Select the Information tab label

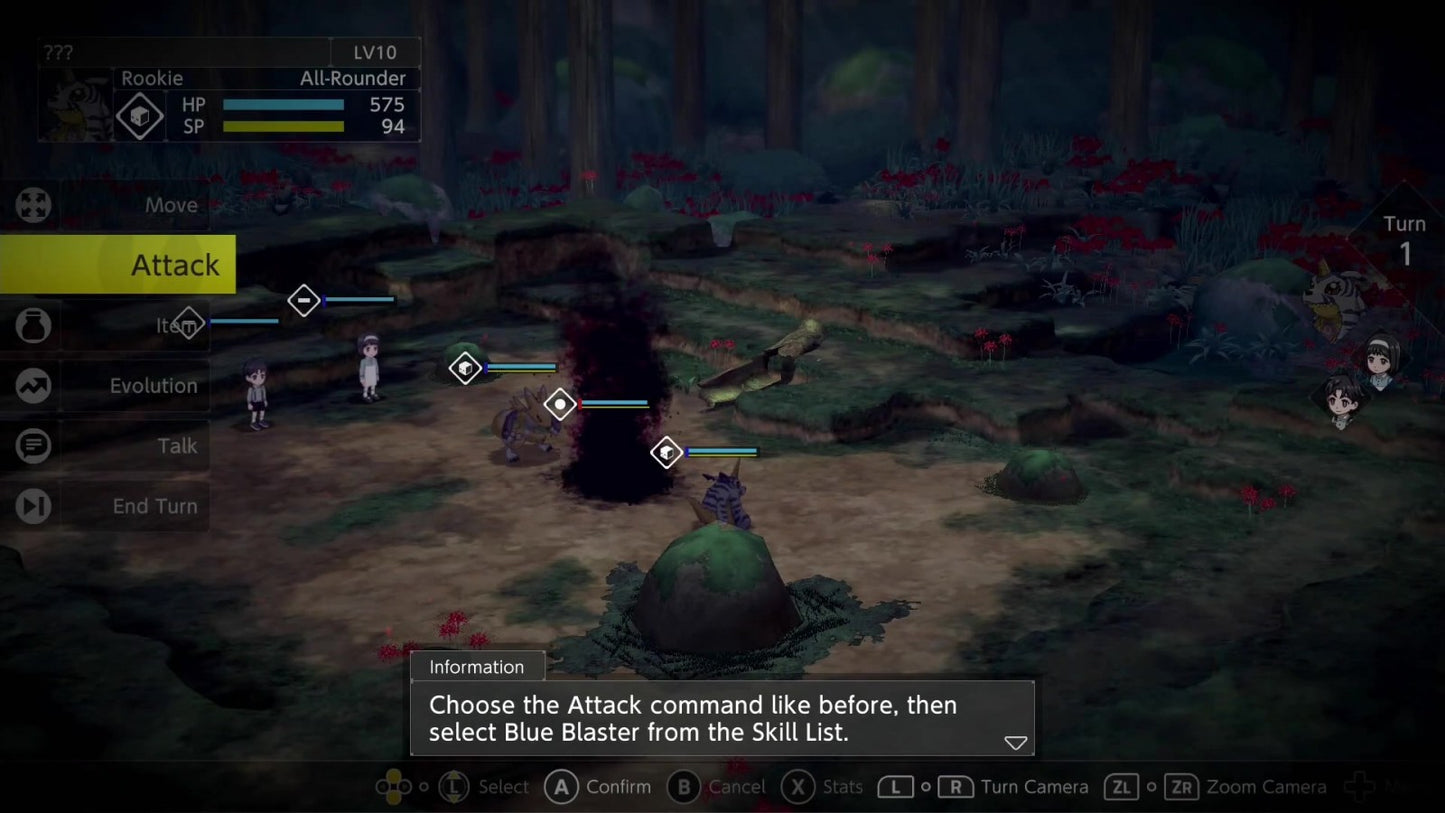pyautogui.click(x=477, y=666)
